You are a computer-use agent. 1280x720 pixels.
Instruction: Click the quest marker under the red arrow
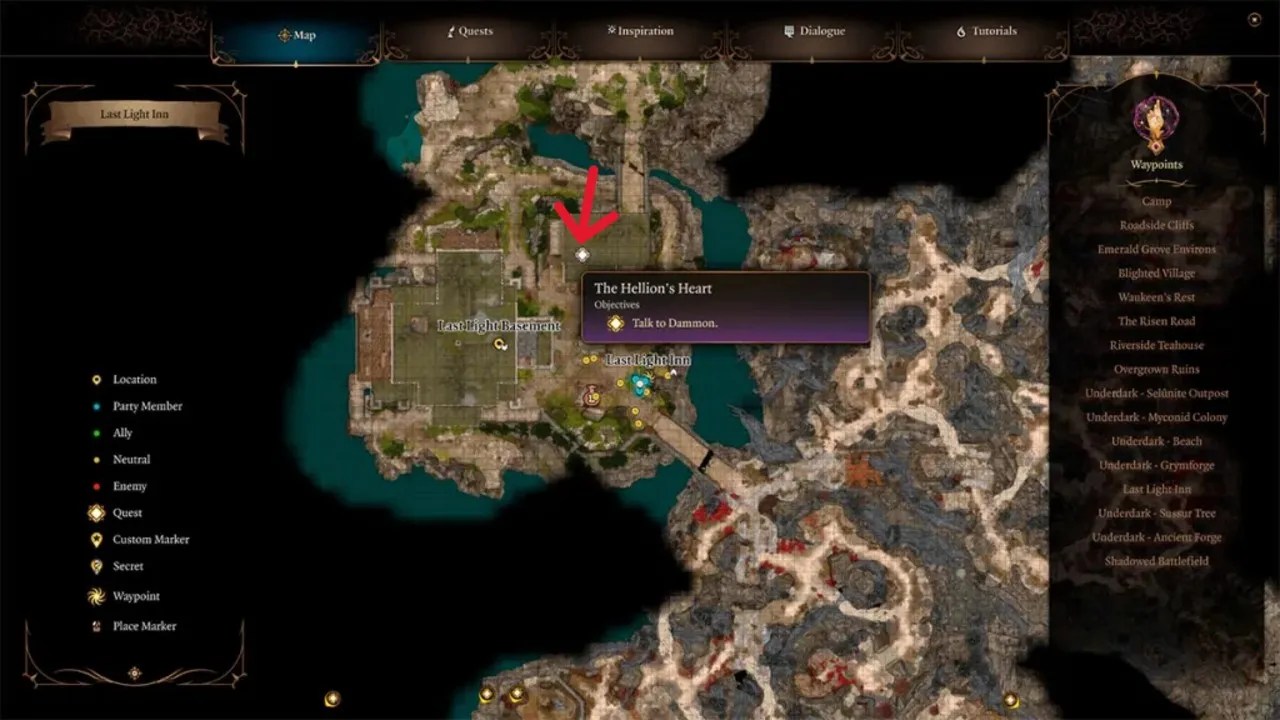(x=583, y=254)
